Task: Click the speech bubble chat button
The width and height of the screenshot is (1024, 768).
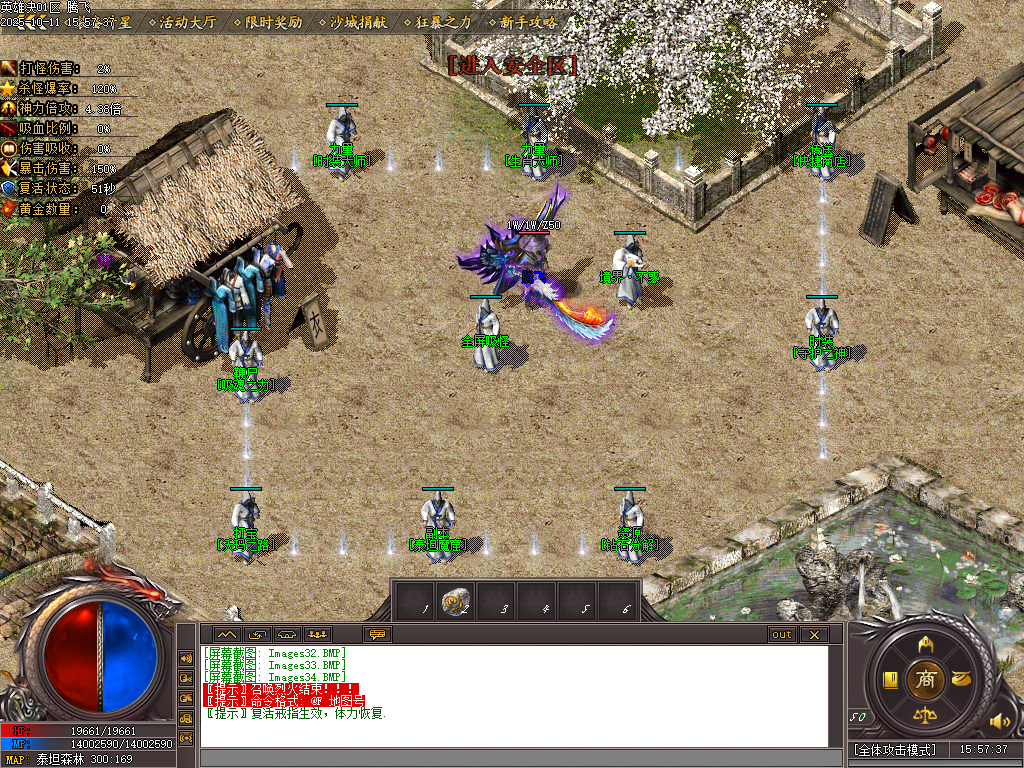Action: click(378, 634)
